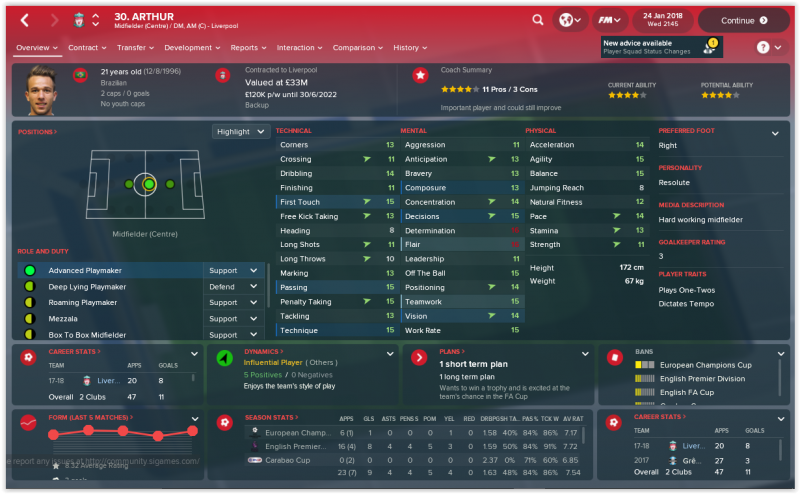Open the search magnifier icon

coord(538,20)
